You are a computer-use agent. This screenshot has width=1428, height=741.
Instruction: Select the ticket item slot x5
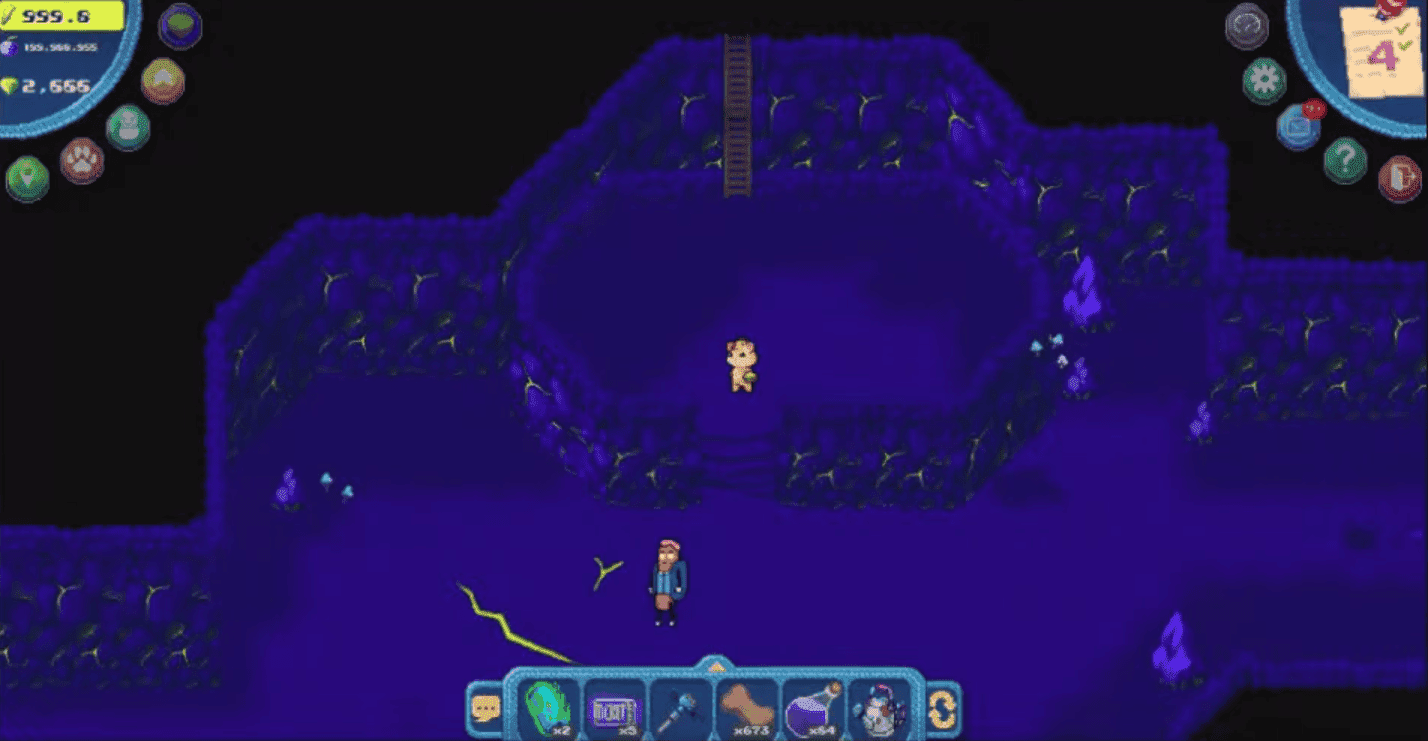point(614,706)
